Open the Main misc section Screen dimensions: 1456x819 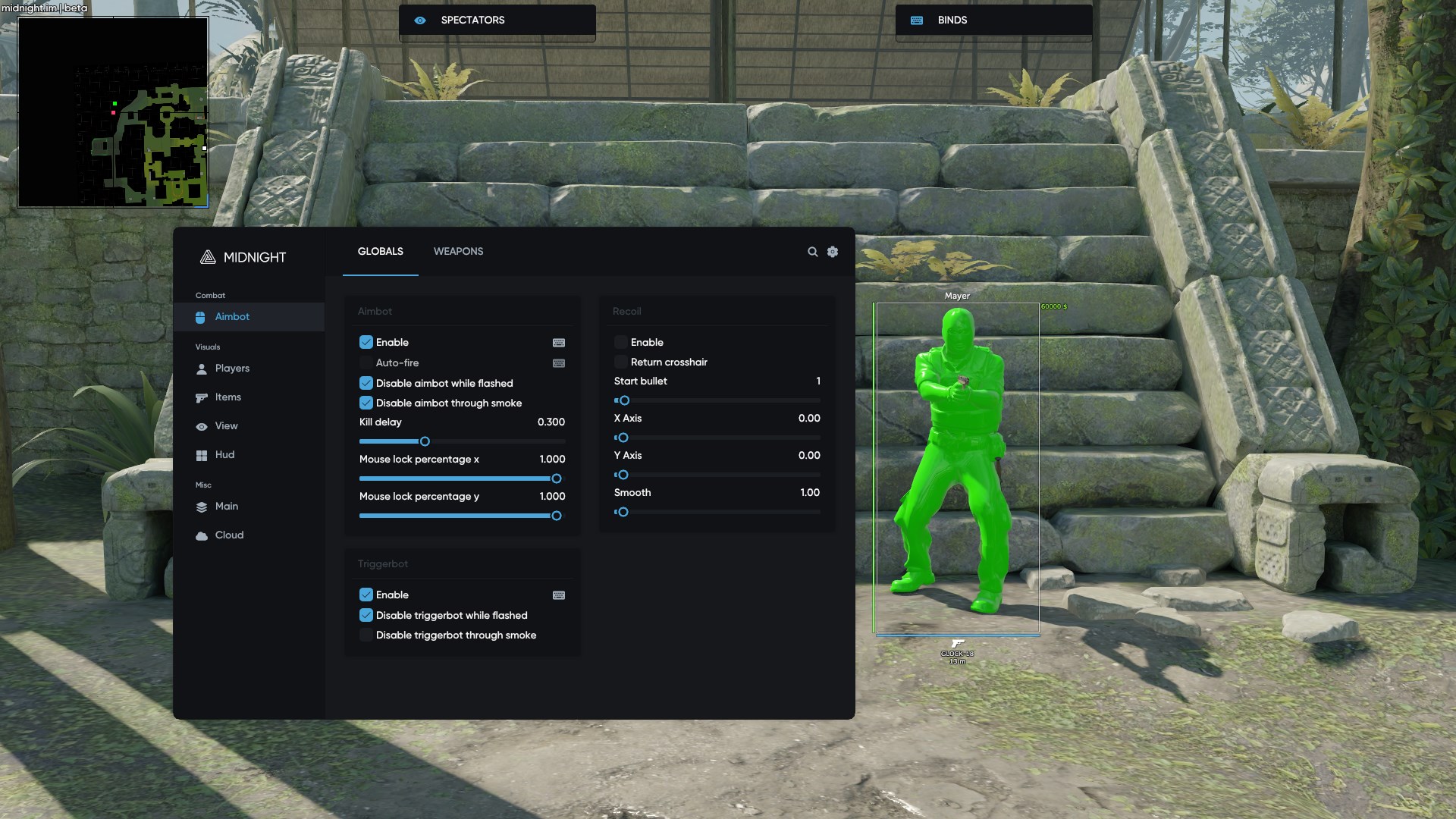tap(226, 507)
